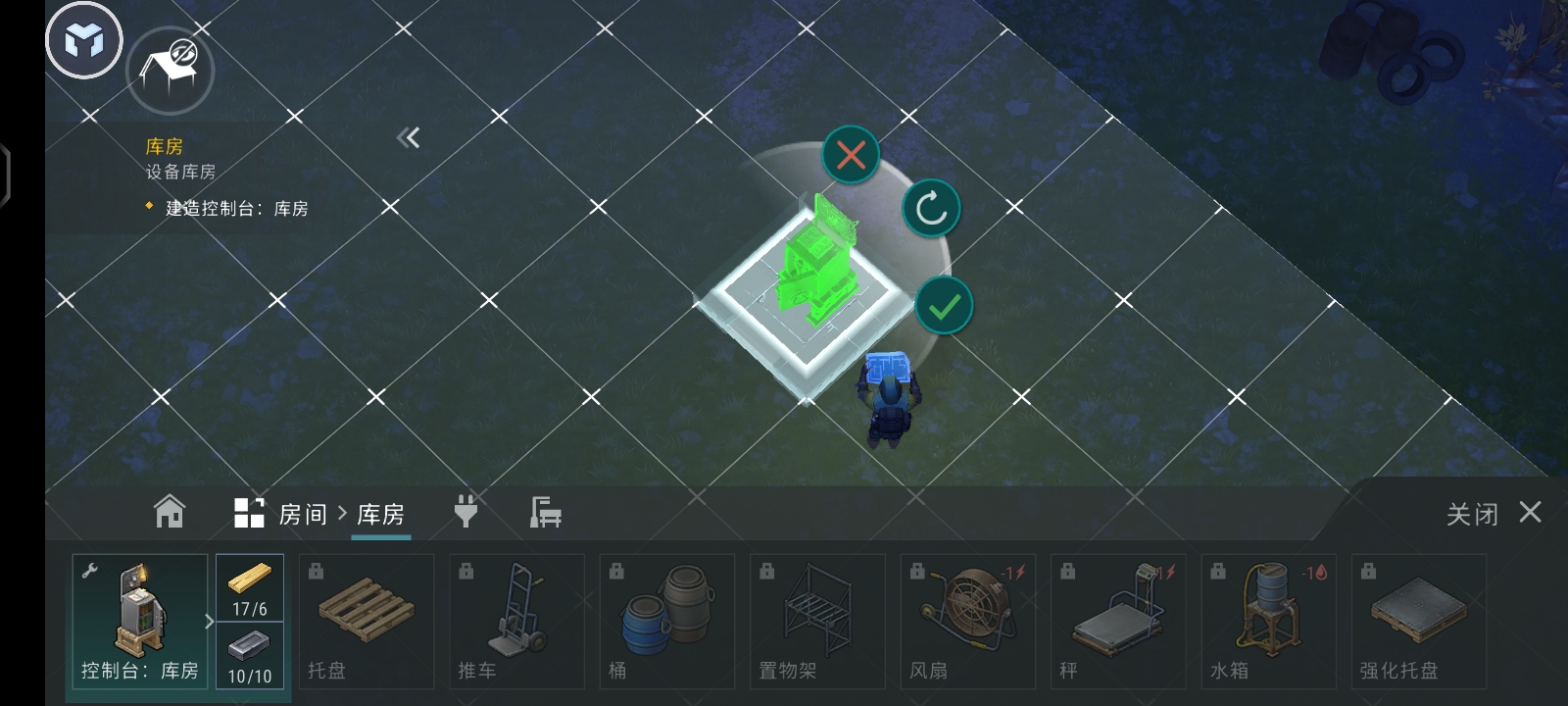Open the home build category tab
The image size is (1568, 706).
pyautogui.click(x=170, y=512)
